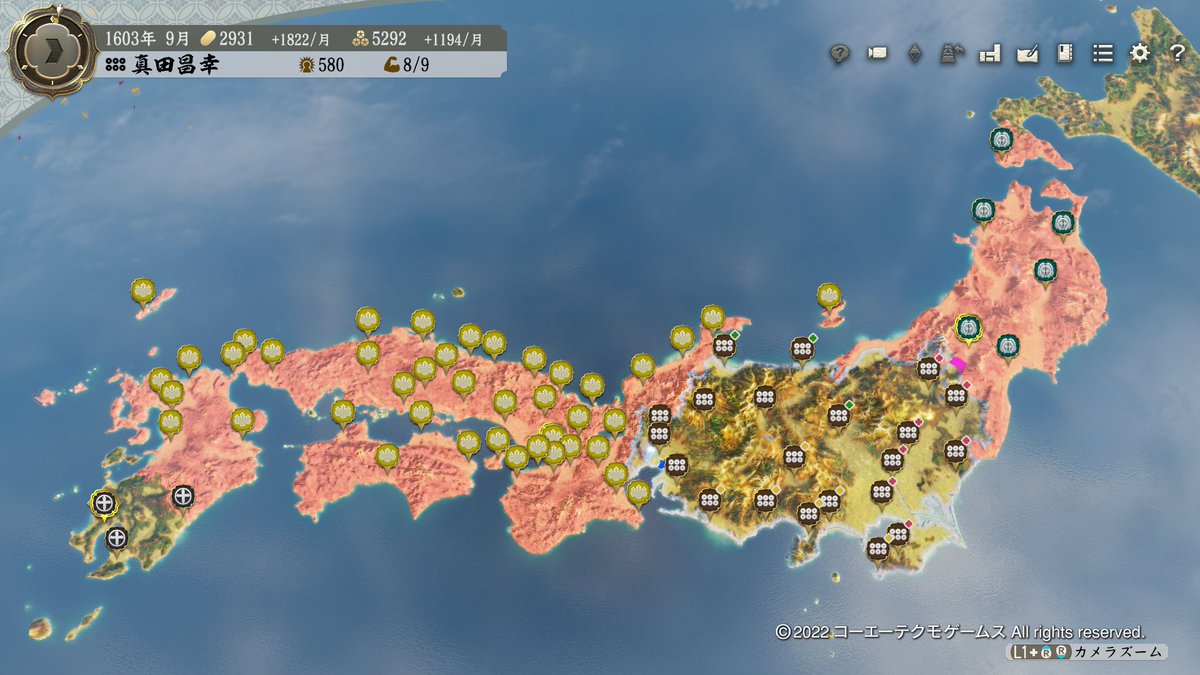Select the yellow marker on the far-west island
The width and height of the screenshot is (1200, 675).
coord(142,291)
